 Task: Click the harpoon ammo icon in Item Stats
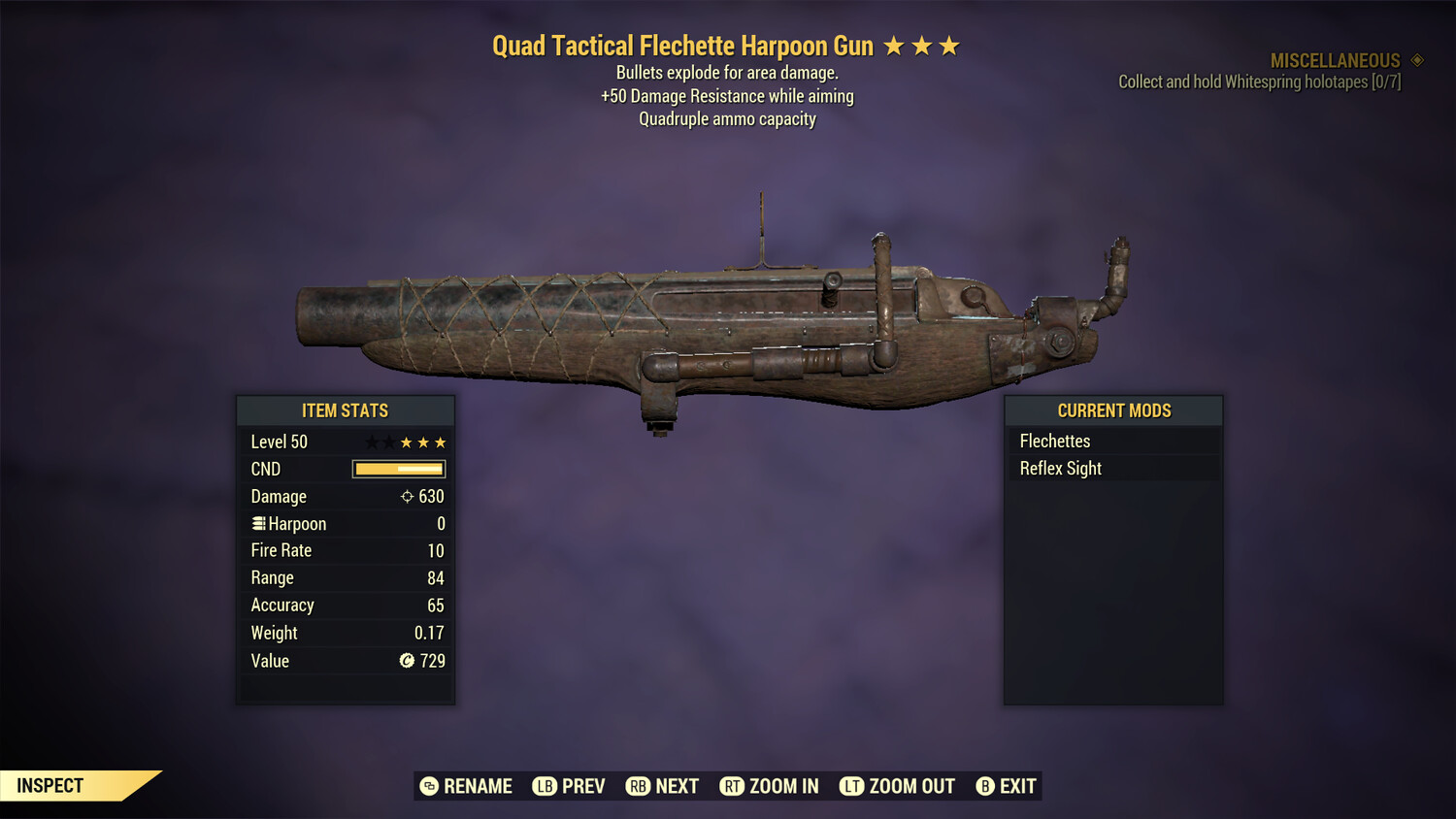[258, 523]
